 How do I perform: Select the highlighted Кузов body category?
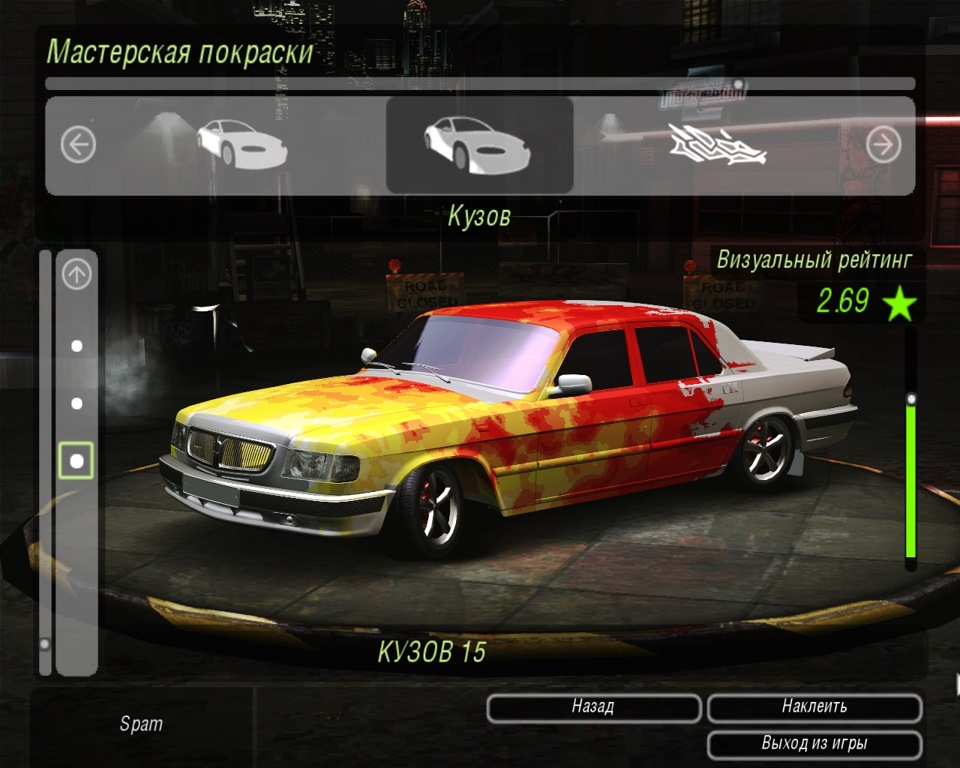click(x=479, y=145)
